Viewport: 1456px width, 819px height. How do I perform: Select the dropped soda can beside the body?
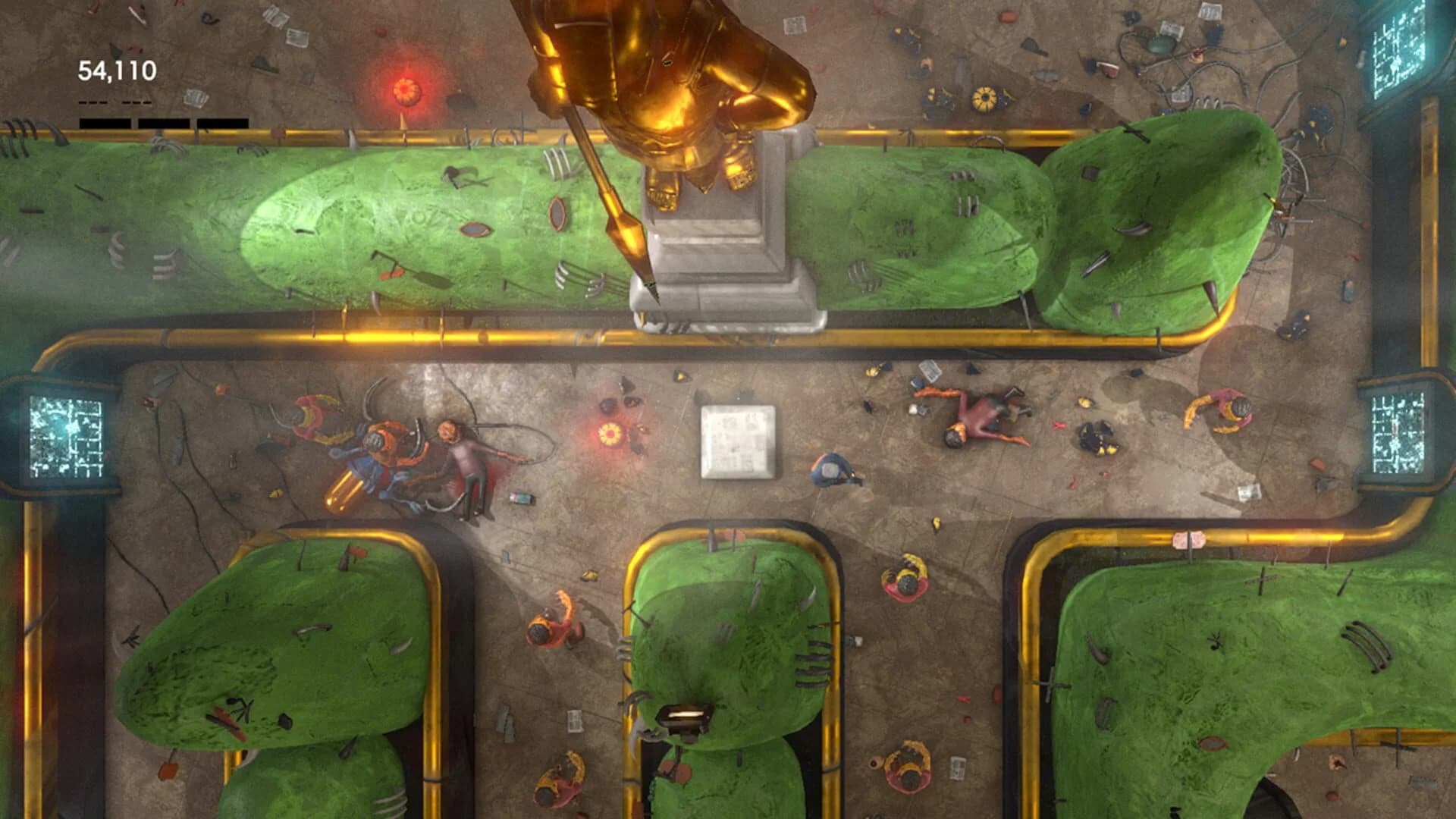(x=523, y=499)
